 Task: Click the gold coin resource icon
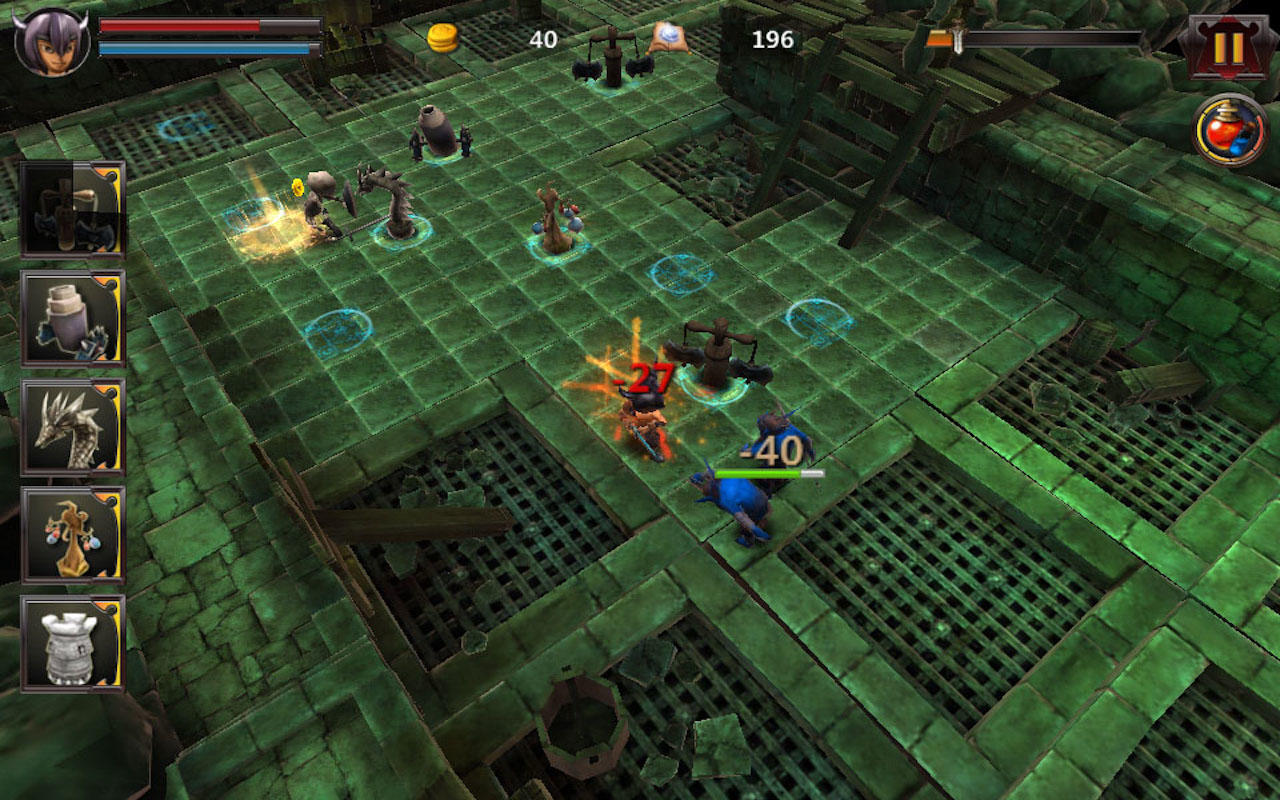tap(442, 38)
